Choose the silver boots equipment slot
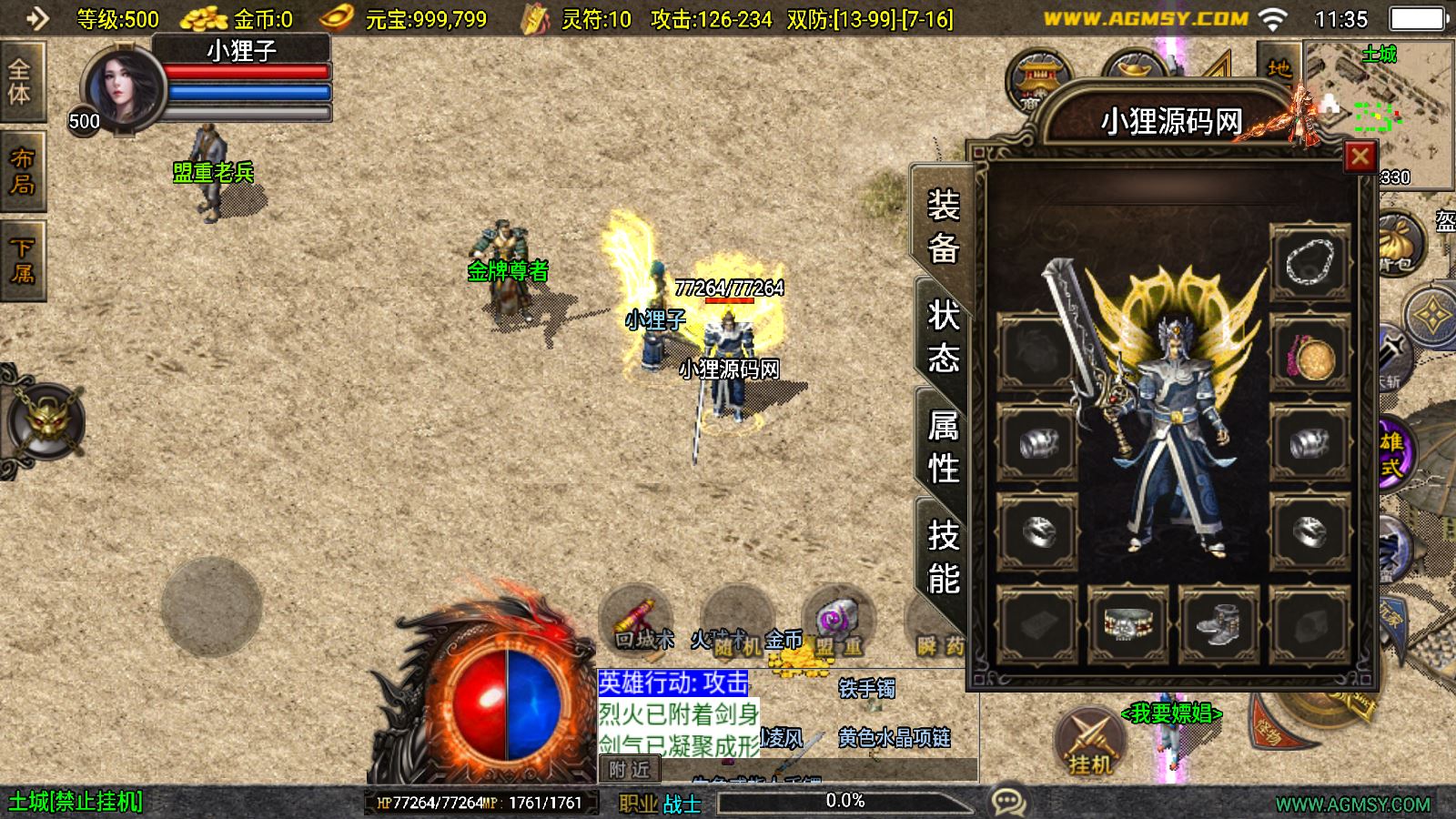Screen dimensions: 1456x819 click(1218, 624)
